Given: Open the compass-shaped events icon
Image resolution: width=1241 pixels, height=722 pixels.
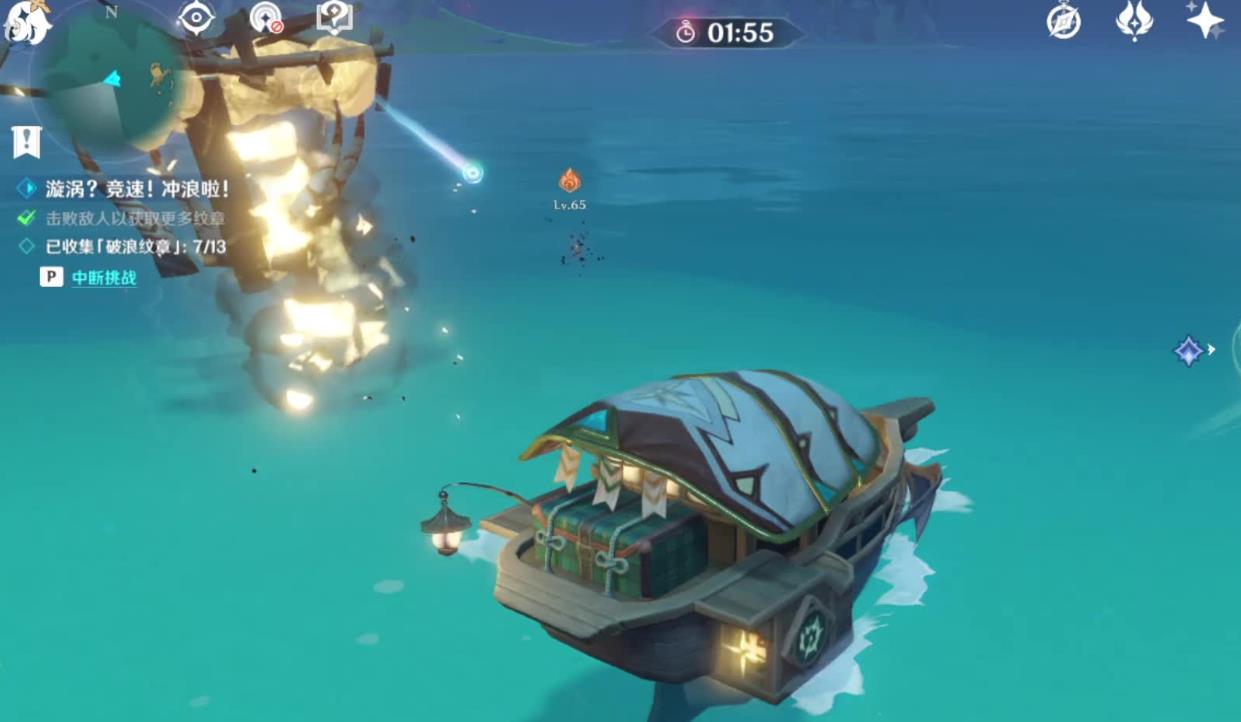Looking at the screenshot, I should 1063,21.
